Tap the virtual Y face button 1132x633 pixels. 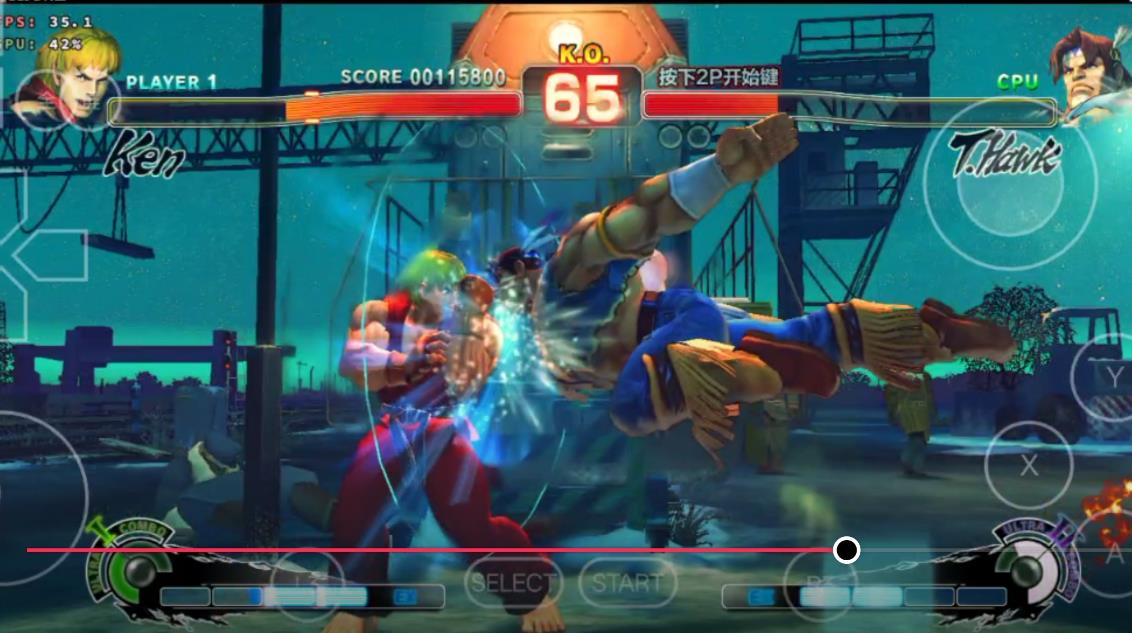click(1111, 377)
